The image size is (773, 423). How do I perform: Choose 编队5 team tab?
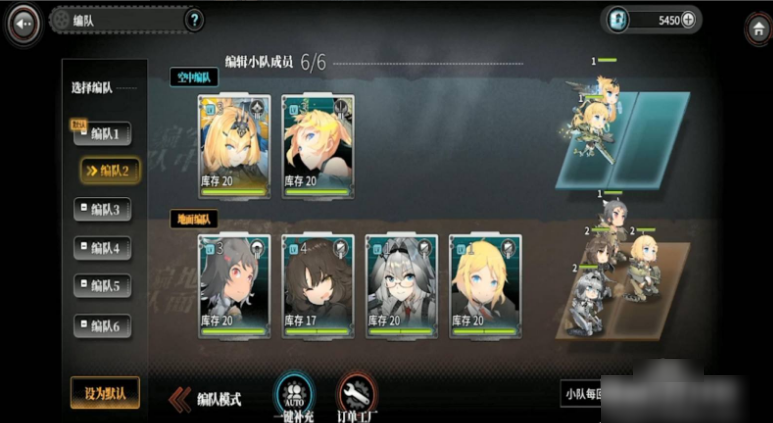click(x=103, y=285)
